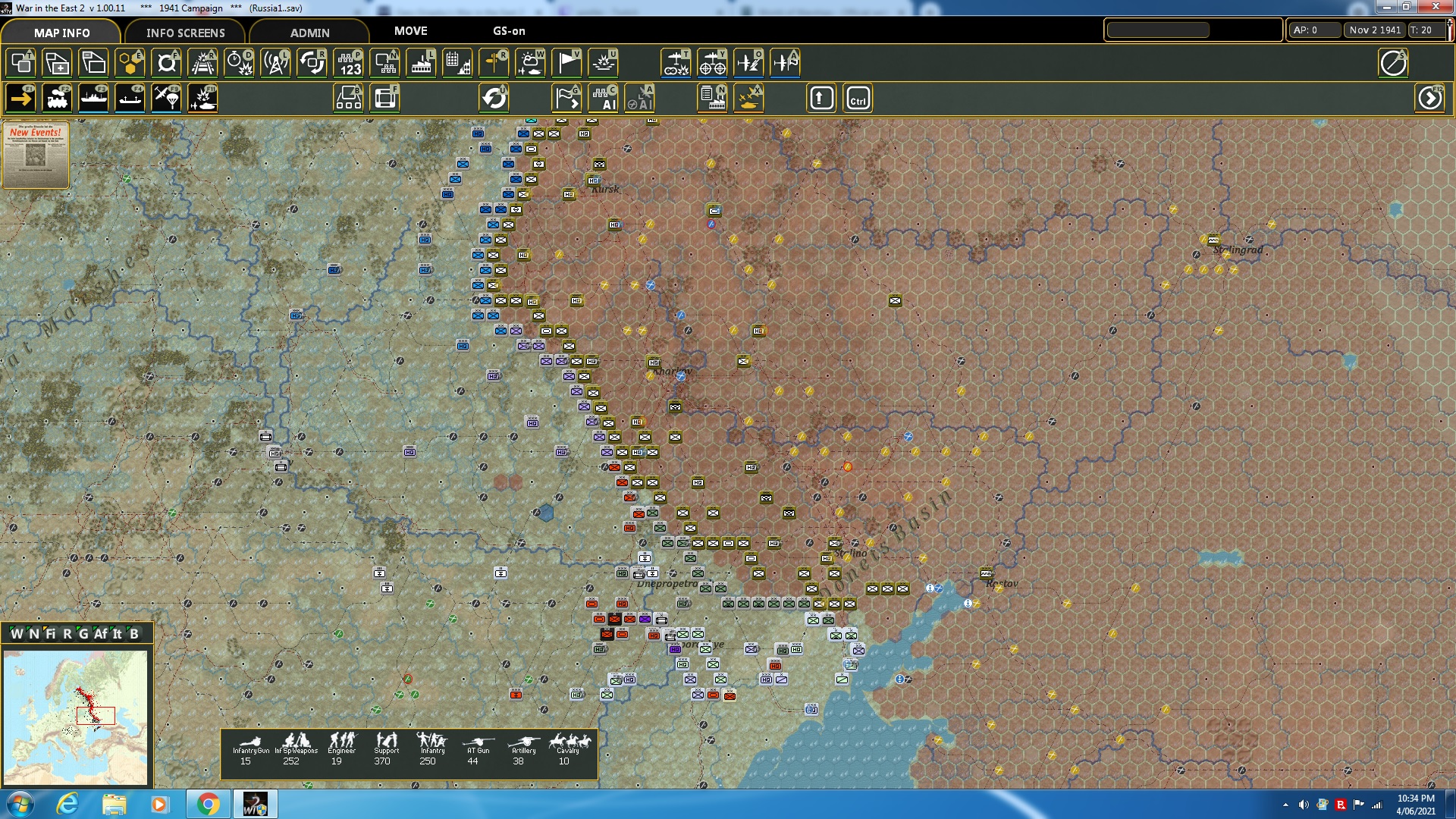The height and width of the screenshot is (819, 1456).
Task: Open Google Chrome from the taskbar
Action: tap(209, 803)
